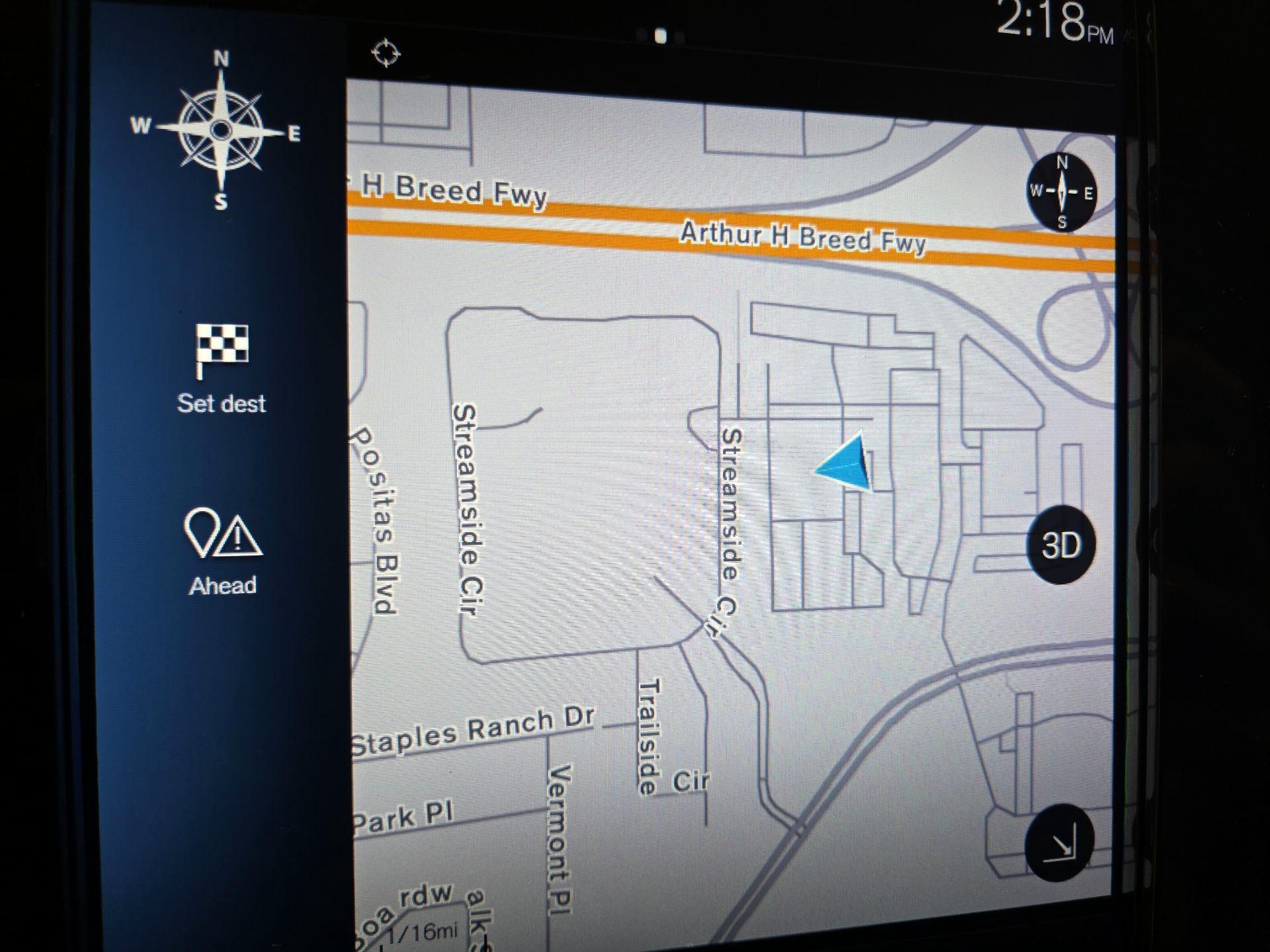Toggle map orientation using the round compass indicator

click(1063, 192)
